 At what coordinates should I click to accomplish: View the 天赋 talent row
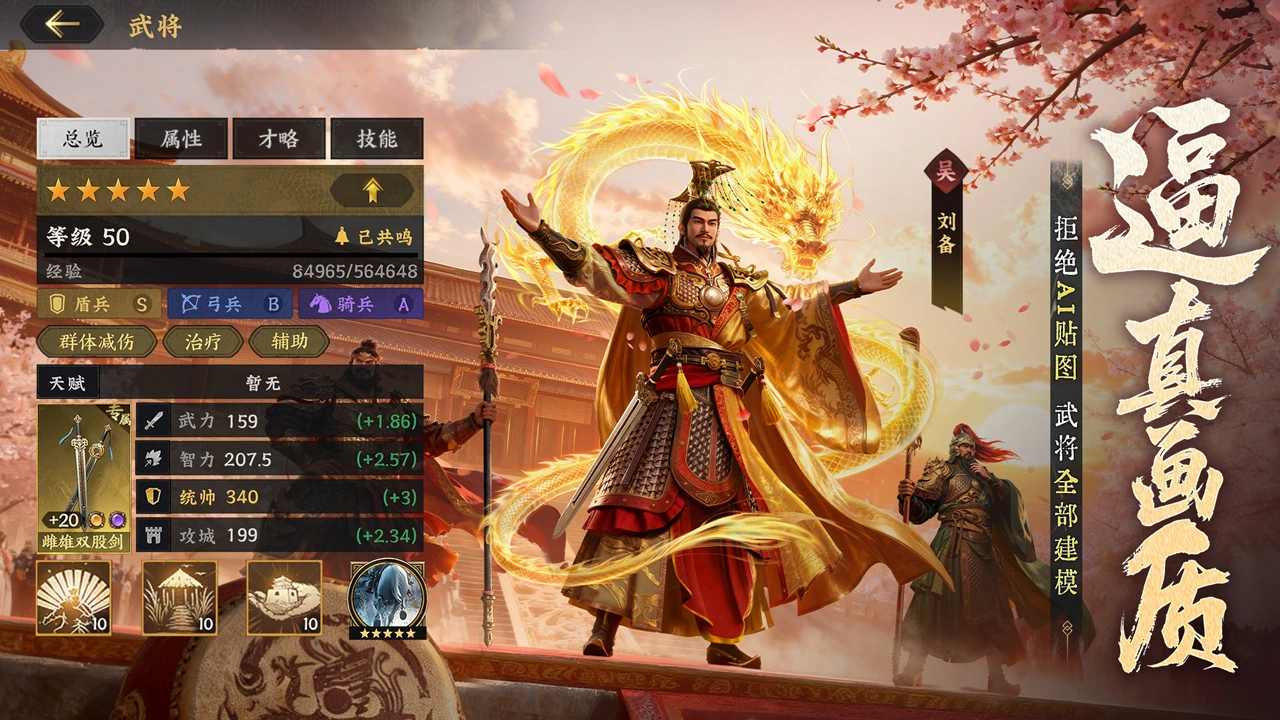[230, 382]
